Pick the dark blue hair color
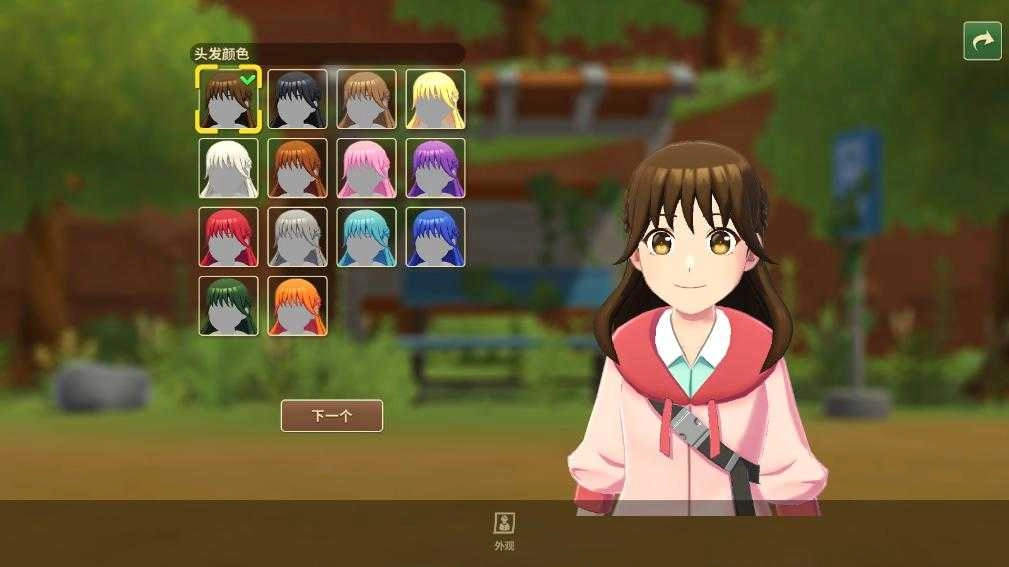 pyautogui.click(x=435, y=237)
